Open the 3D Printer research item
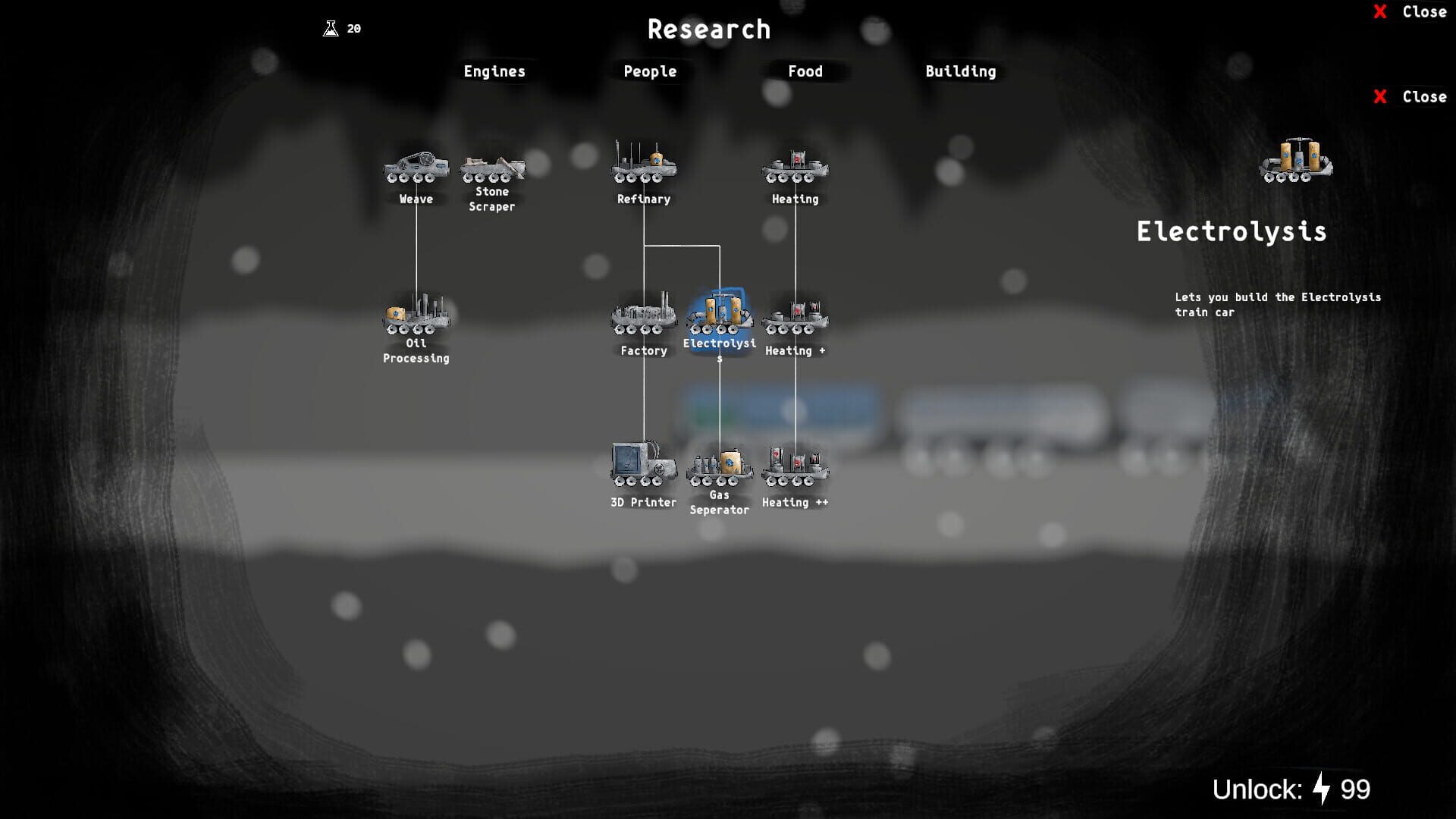The height and width of the screenshot is (819, 1456). click(641, 466)
